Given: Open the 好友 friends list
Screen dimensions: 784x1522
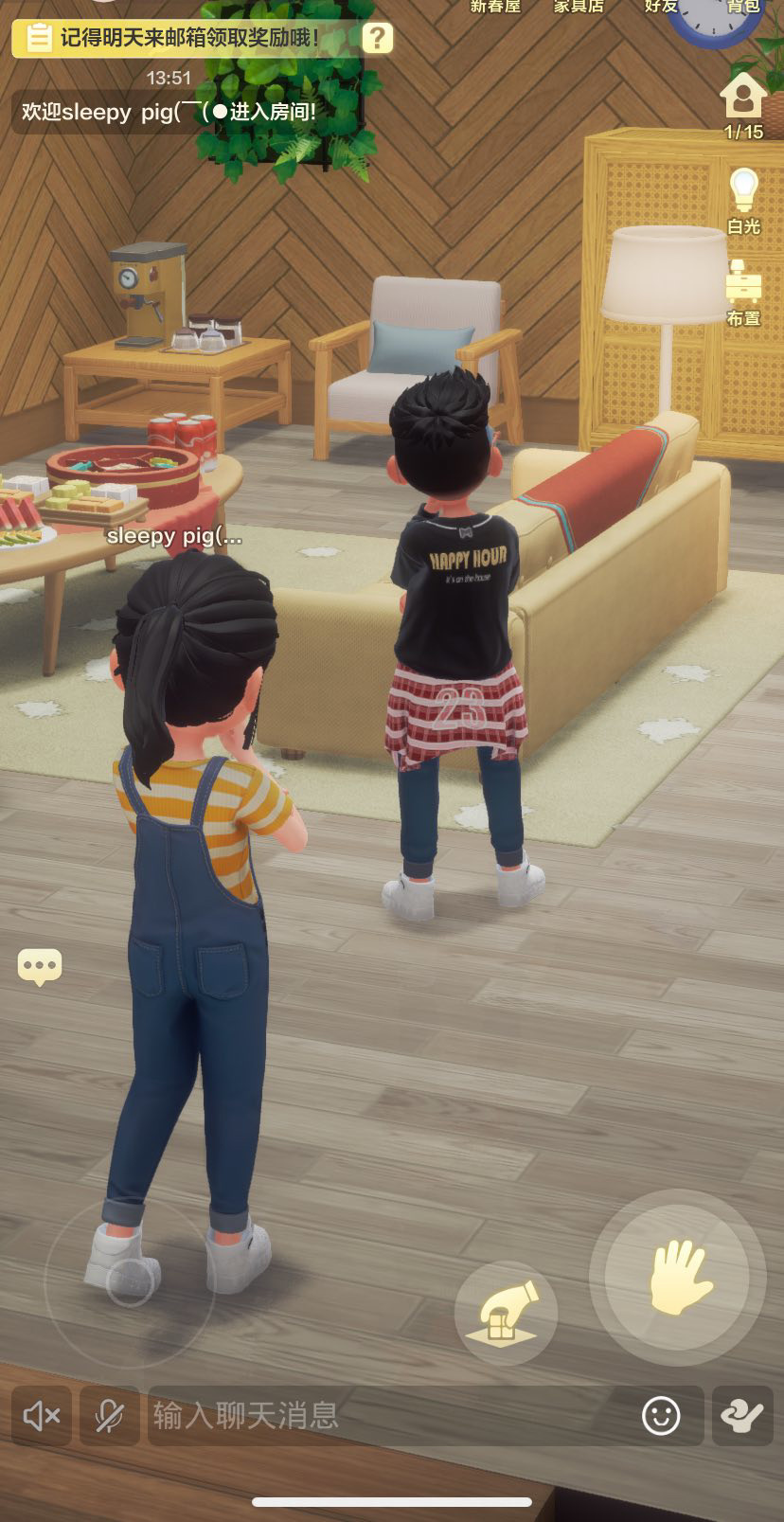Looking at the screenshot, I should (x=661, y=8).
